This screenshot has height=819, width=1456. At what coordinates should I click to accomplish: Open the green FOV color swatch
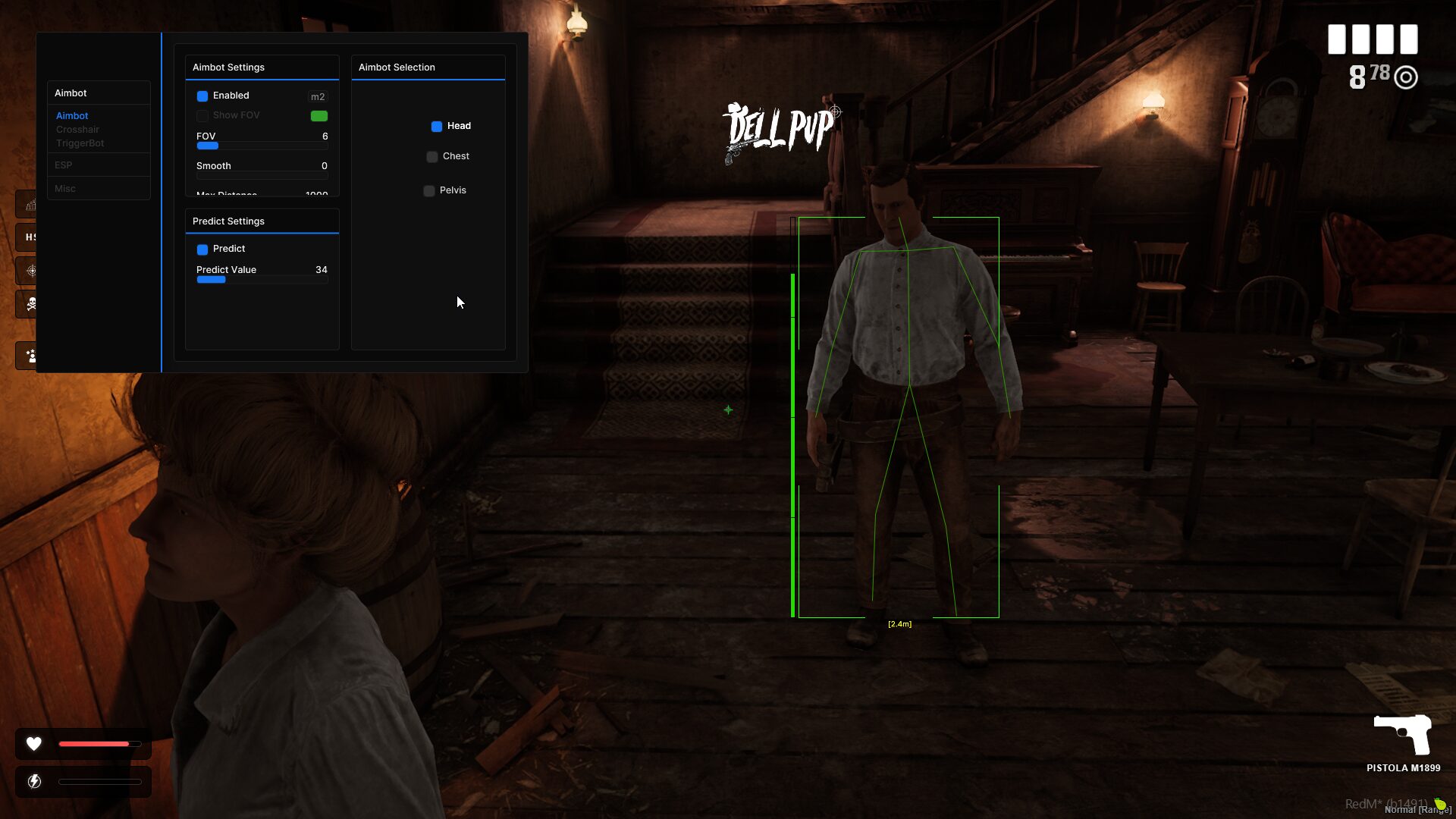(319, 116)
